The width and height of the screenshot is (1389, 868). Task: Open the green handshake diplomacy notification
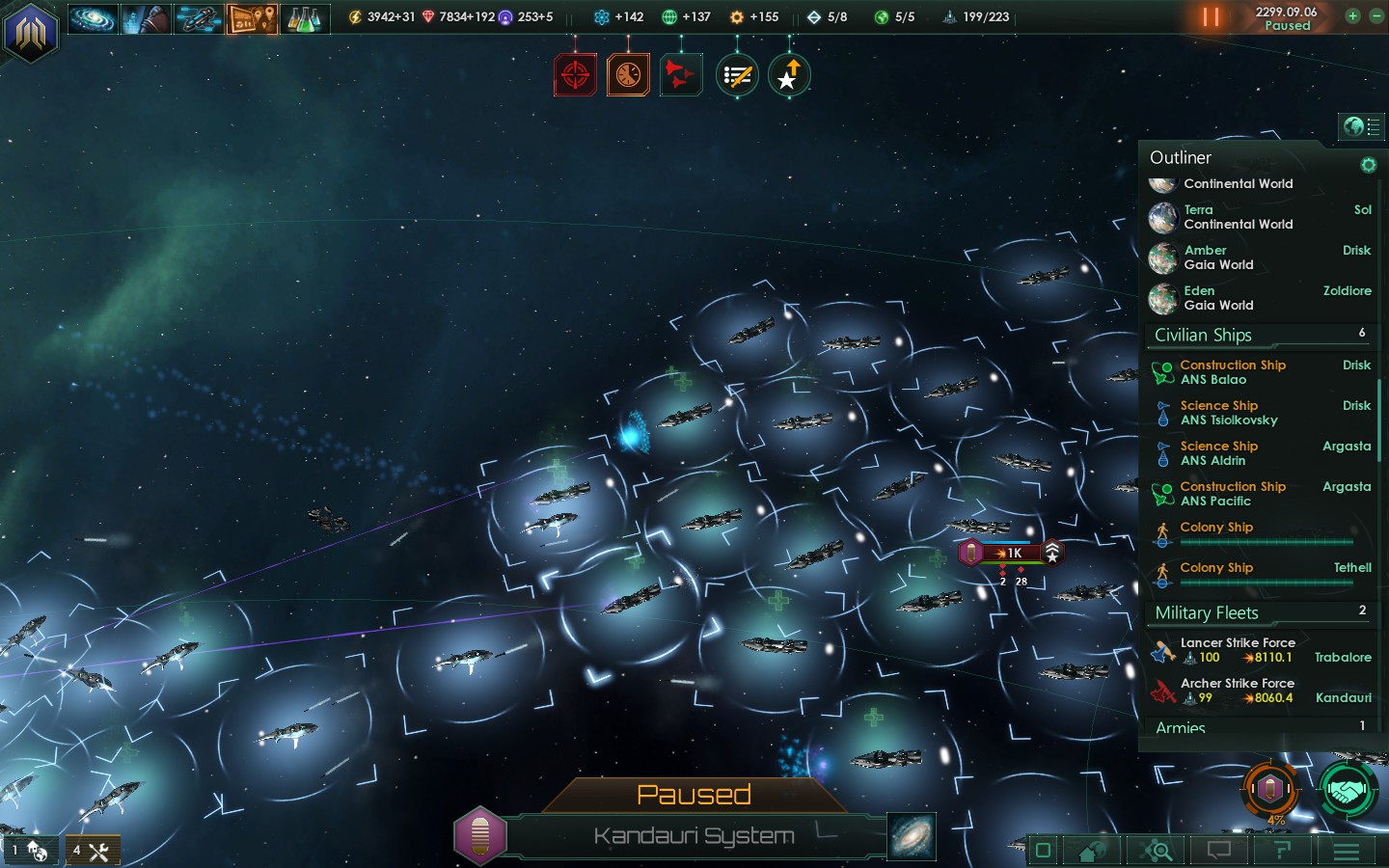click(x=1347, y=790)
